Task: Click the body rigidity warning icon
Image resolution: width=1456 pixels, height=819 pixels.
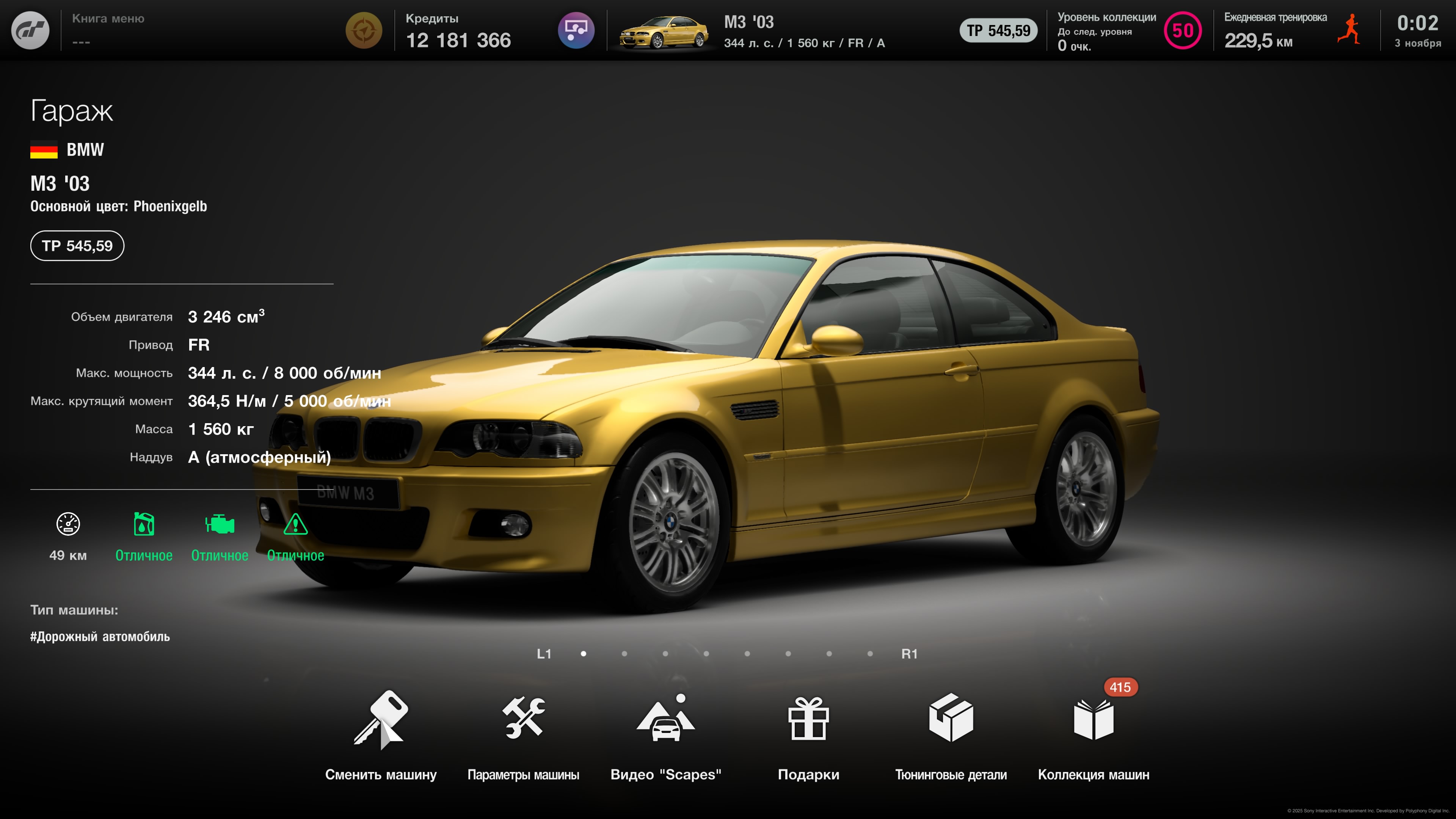Action: 295,524
